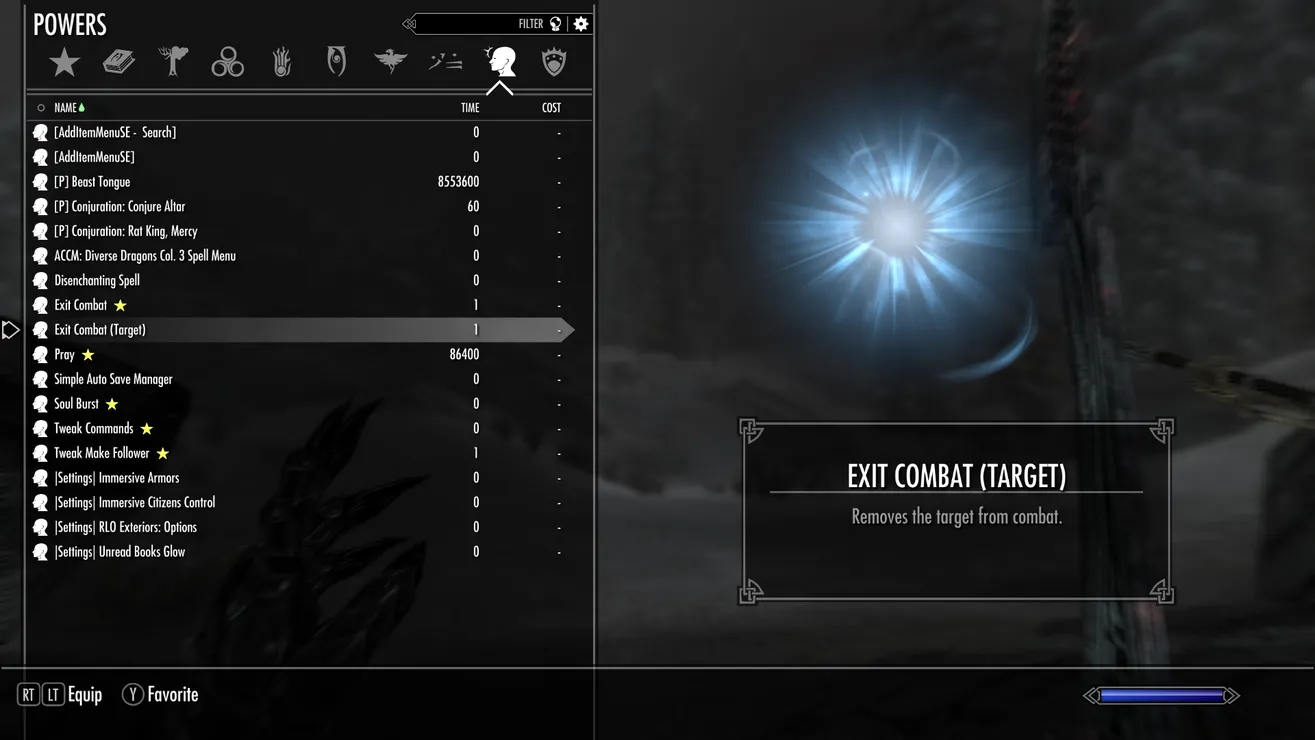Sort powers by the Time column
The width and height of the screenshot is (1315, 740).
pos(470,108)
